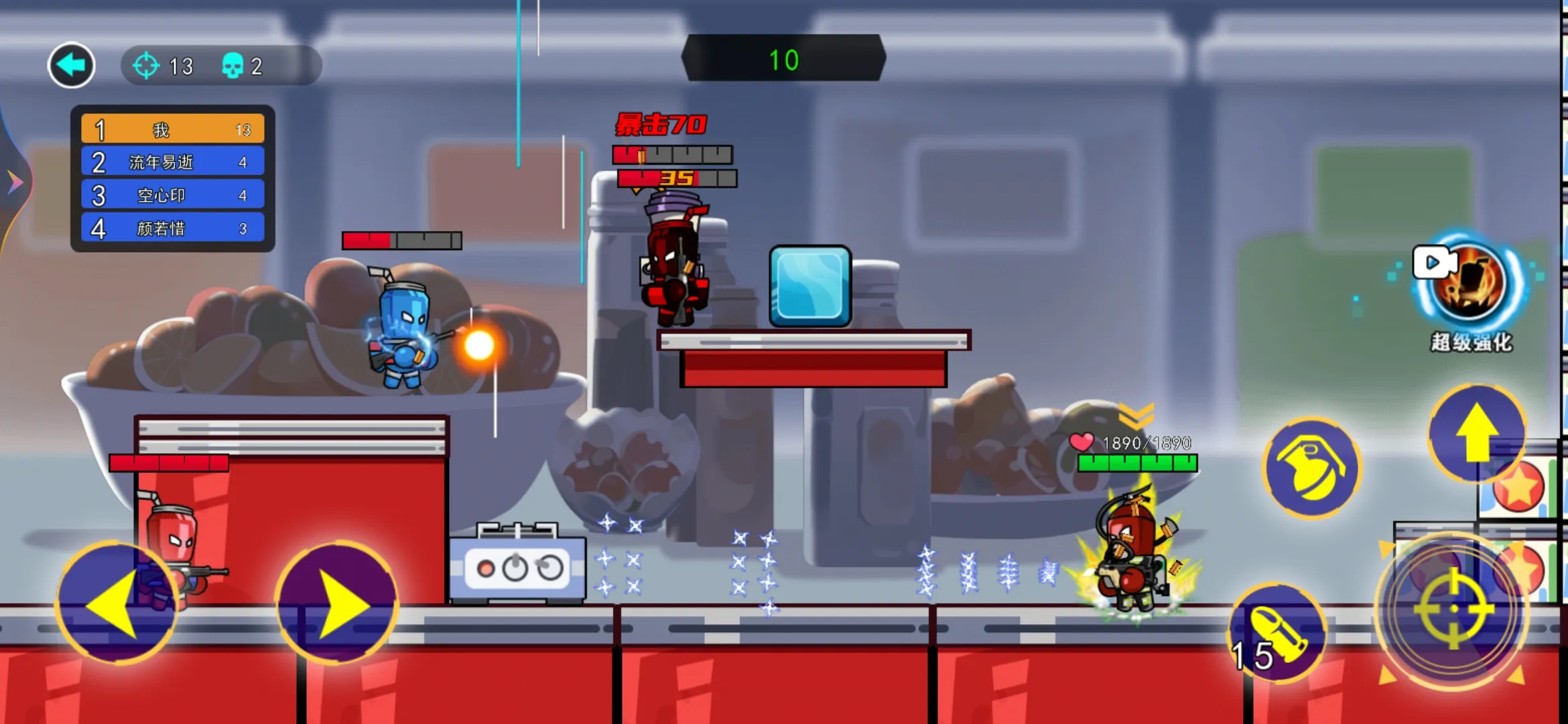Throw a grenade with the grenade button
1568x724 pixels.
[1311, 468]
